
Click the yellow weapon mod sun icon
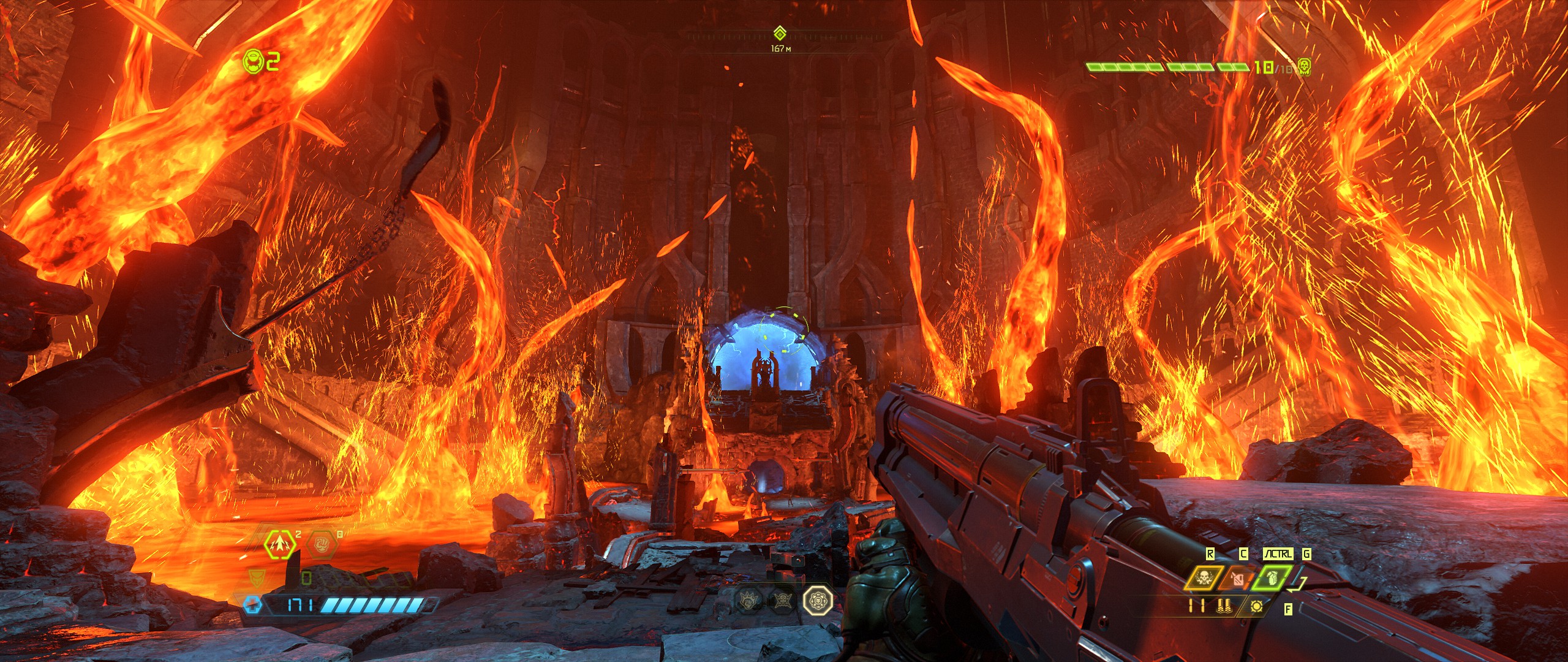(1257, 606)
